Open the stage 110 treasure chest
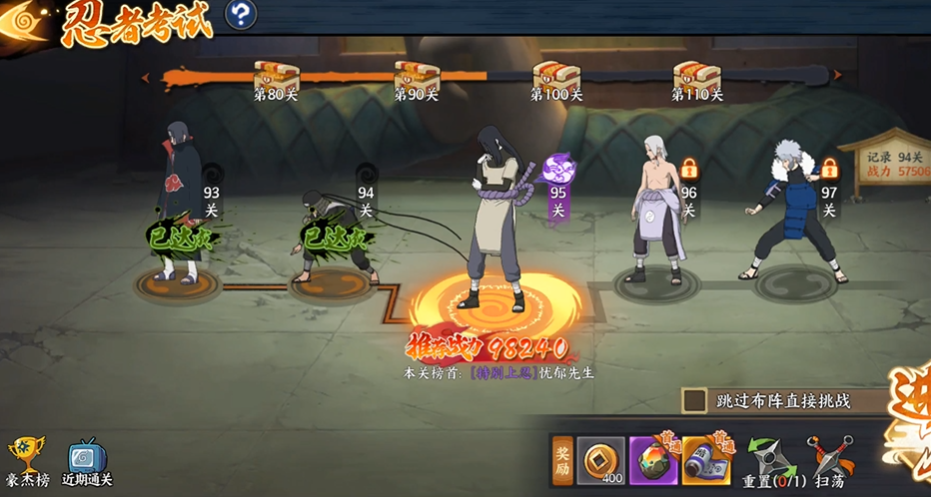Image resolution: width=931 pixels, height=497 pixels. point(694,76)
